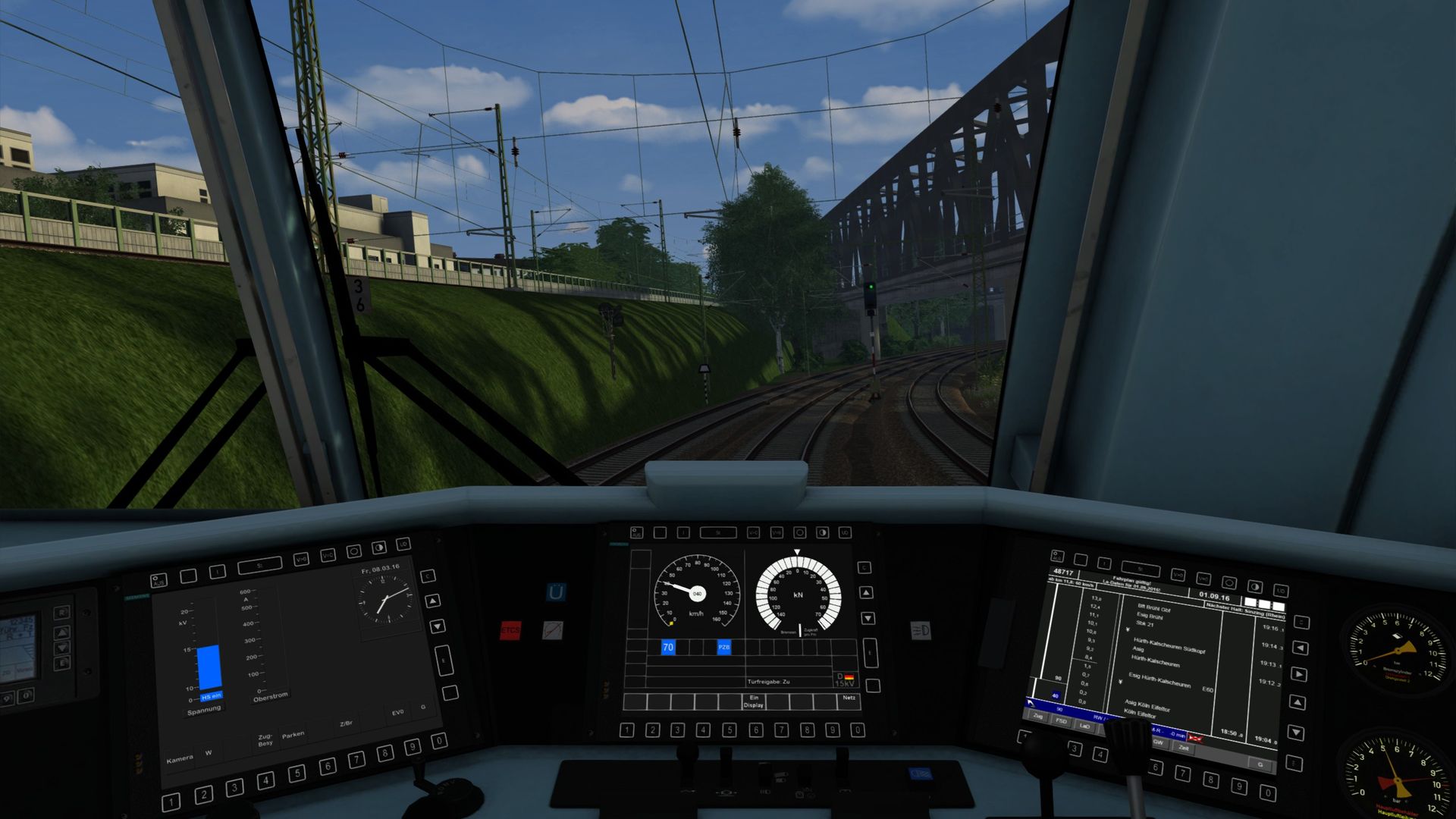Choose Parken on the left voltage display
This screenshot has height=819, width=1456.
[x=293, y=734]
